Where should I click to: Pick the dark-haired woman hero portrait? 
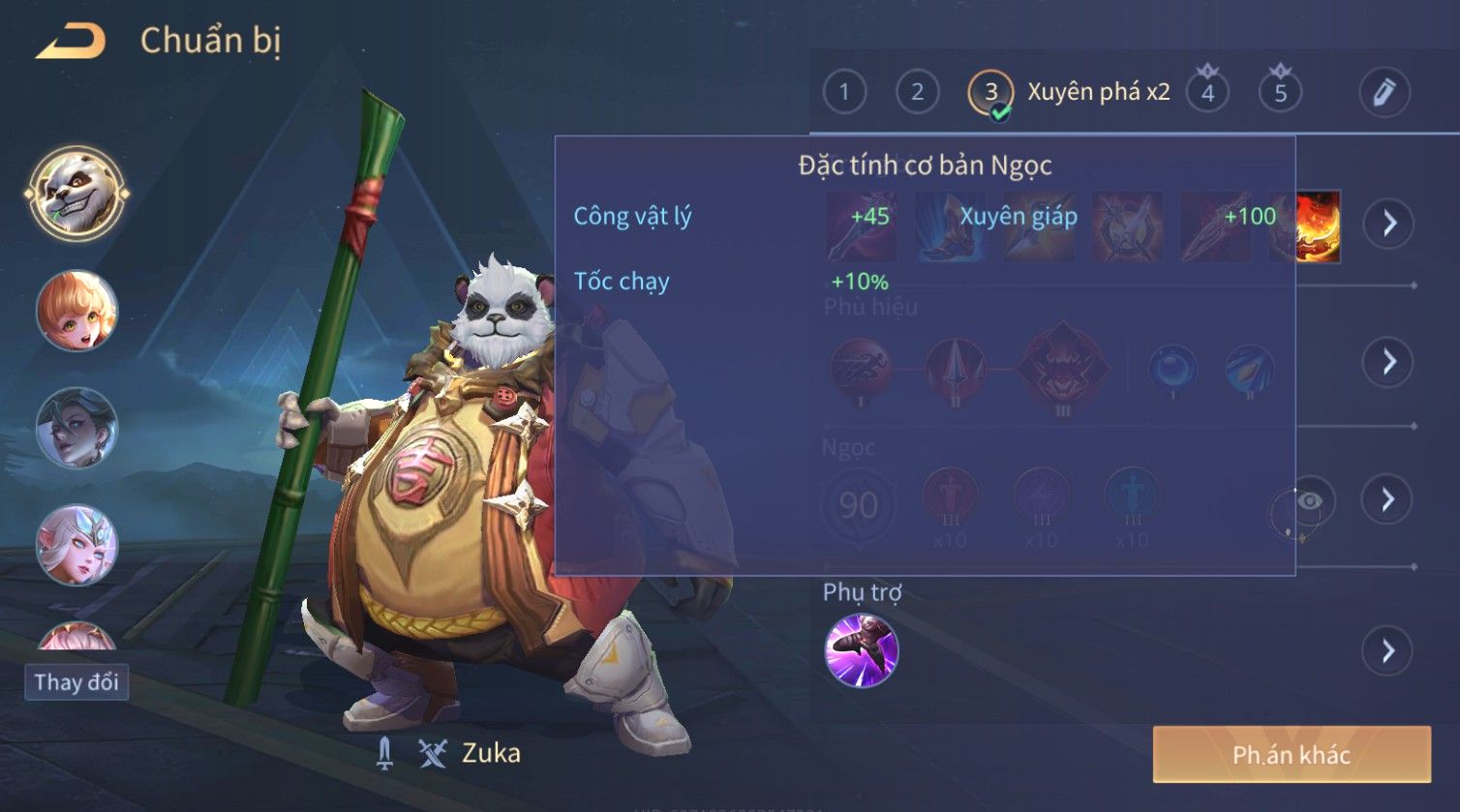(x=76, y=428)
